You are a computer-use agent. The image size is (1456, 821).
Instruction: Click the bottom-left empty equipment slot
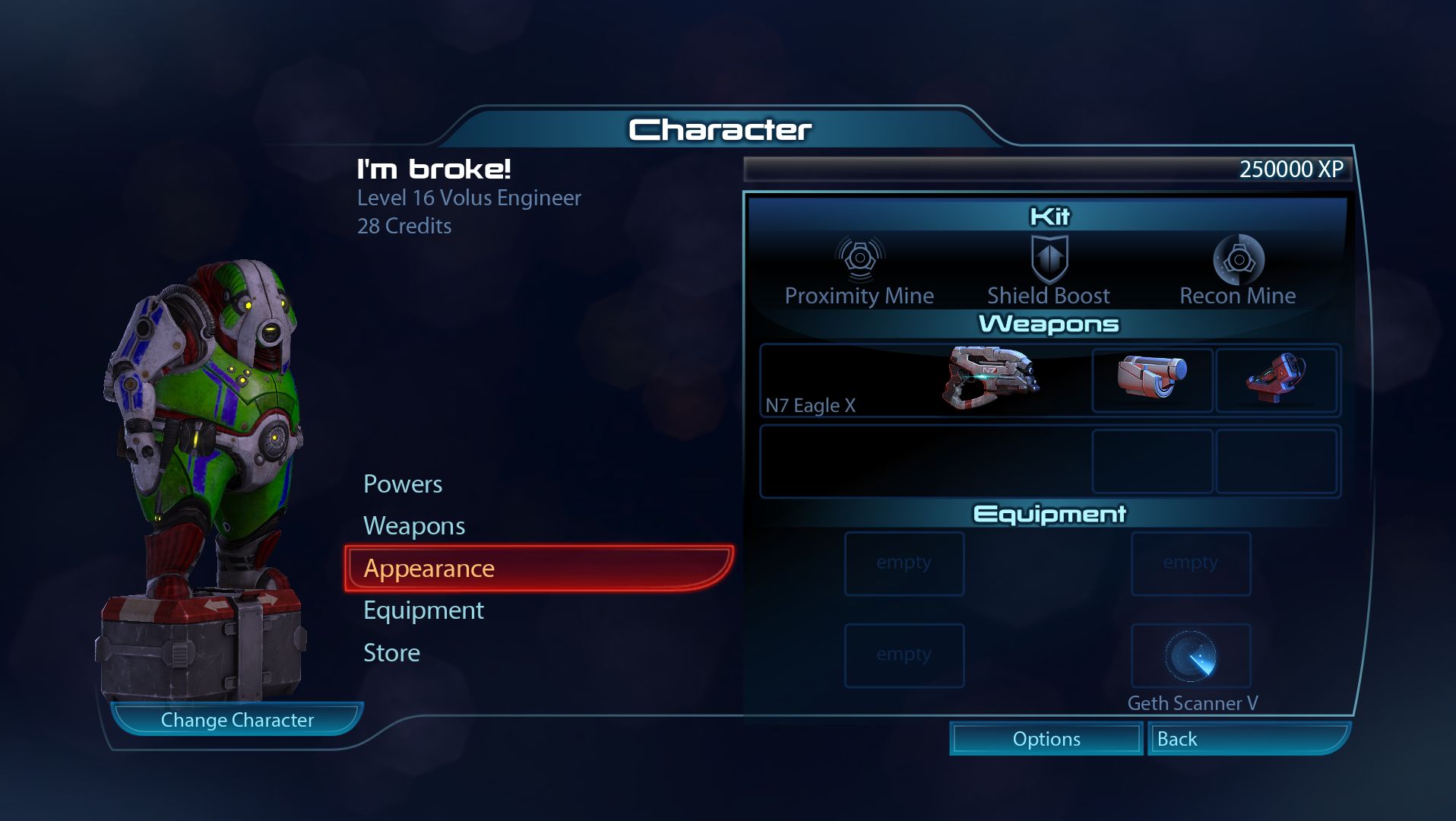pos(904,655)
